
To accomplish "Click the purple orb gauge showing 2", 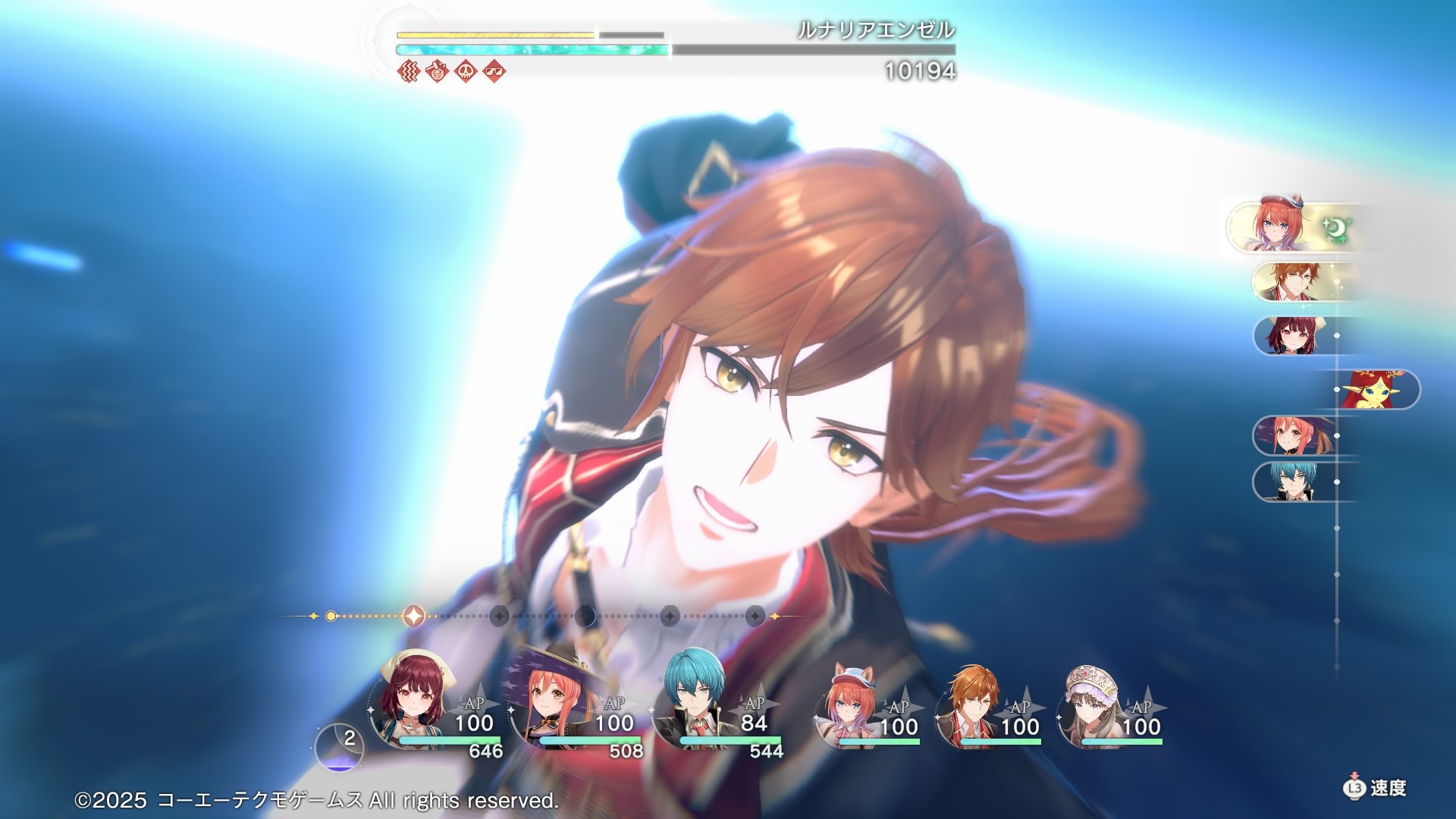I will (339, 747).
